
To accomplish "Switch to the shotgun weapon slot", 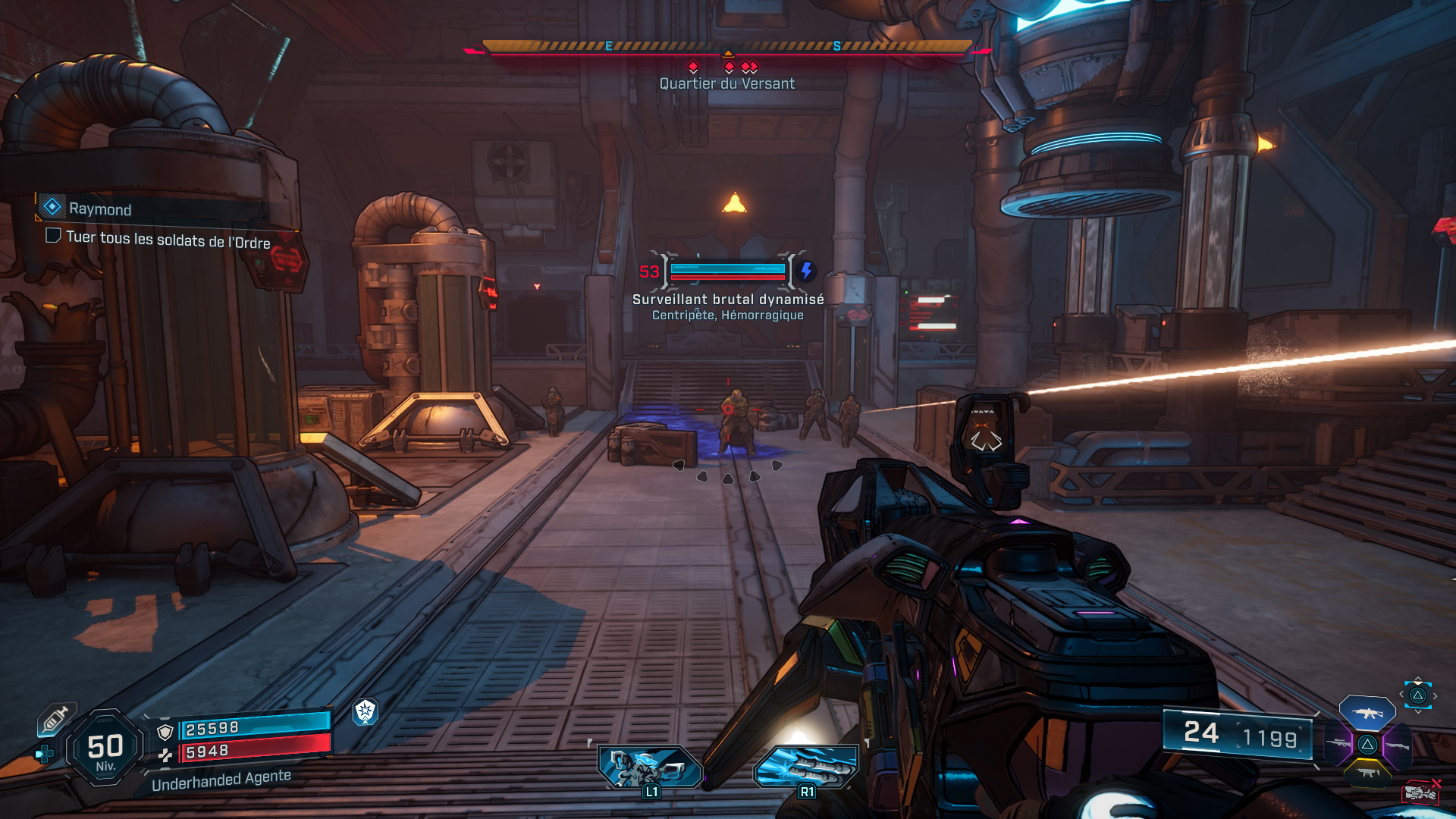I will click(x=1396, y=745).
